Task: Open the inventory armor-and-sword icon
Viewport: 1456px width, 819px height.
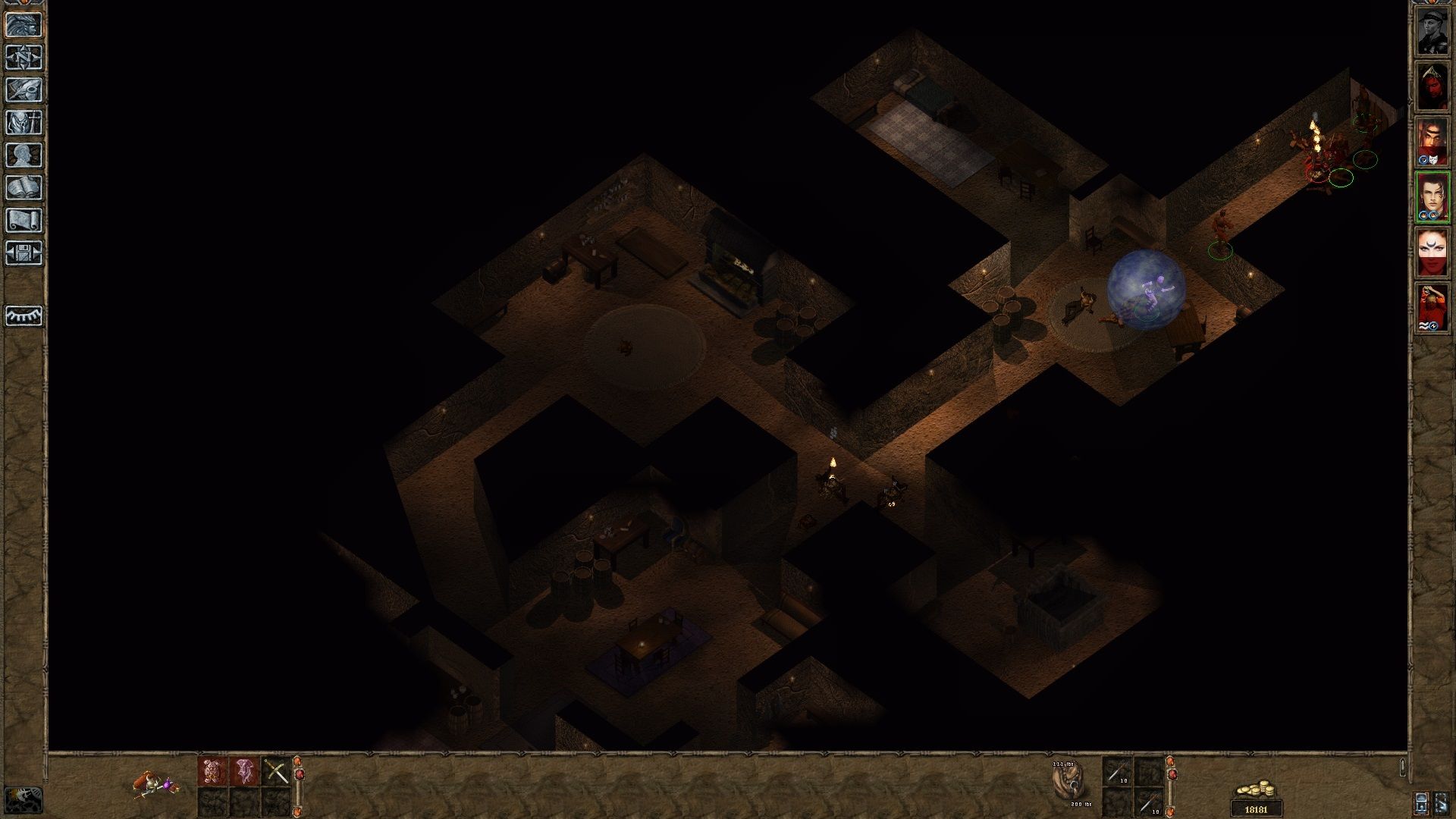Action: click(24, 123)
